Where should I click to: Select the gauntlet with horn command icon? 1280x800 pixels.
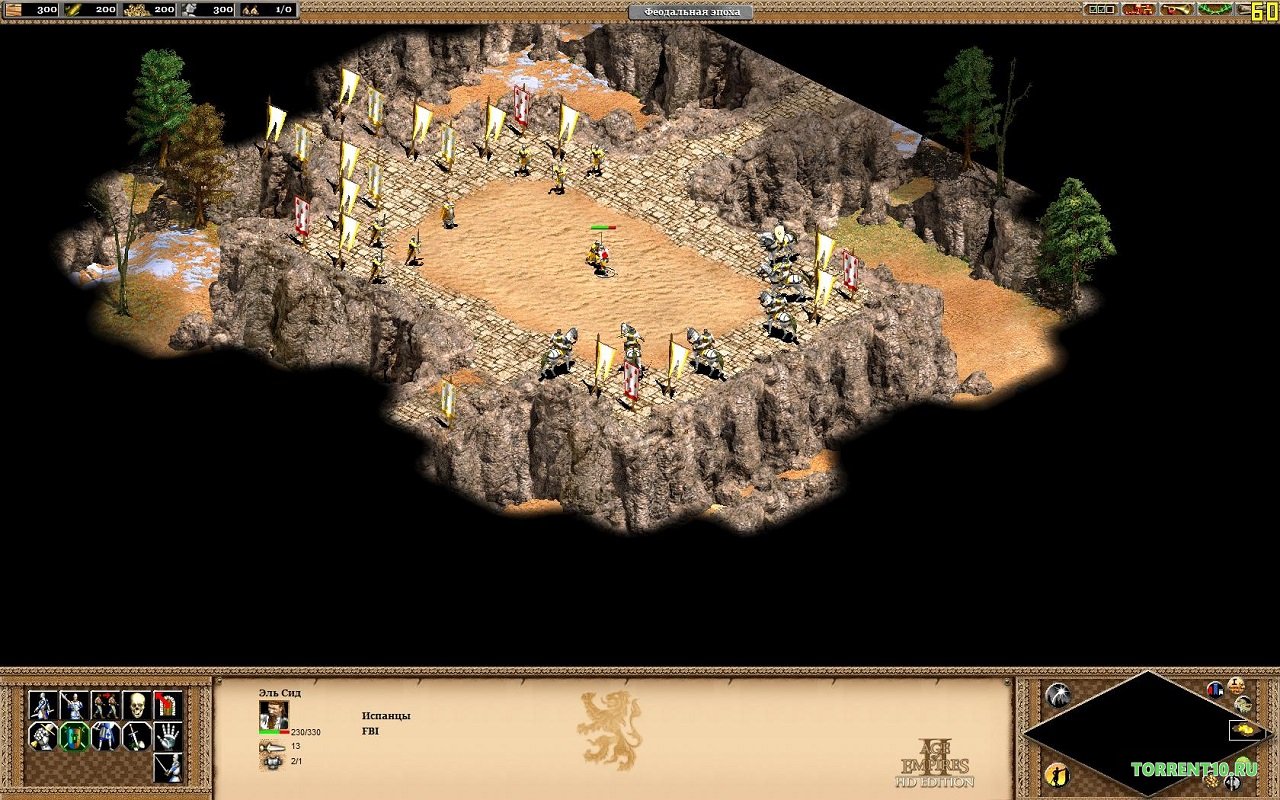tap(42, 736)
